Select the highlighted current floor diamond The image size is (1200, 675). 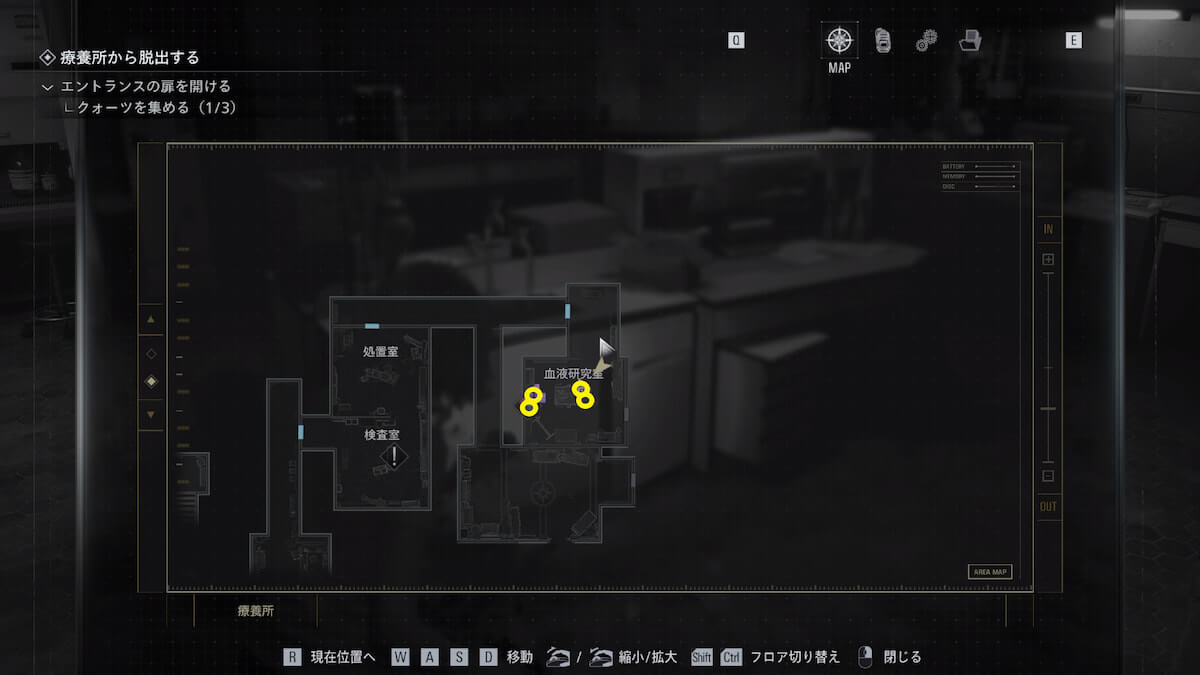pos(151,381)
